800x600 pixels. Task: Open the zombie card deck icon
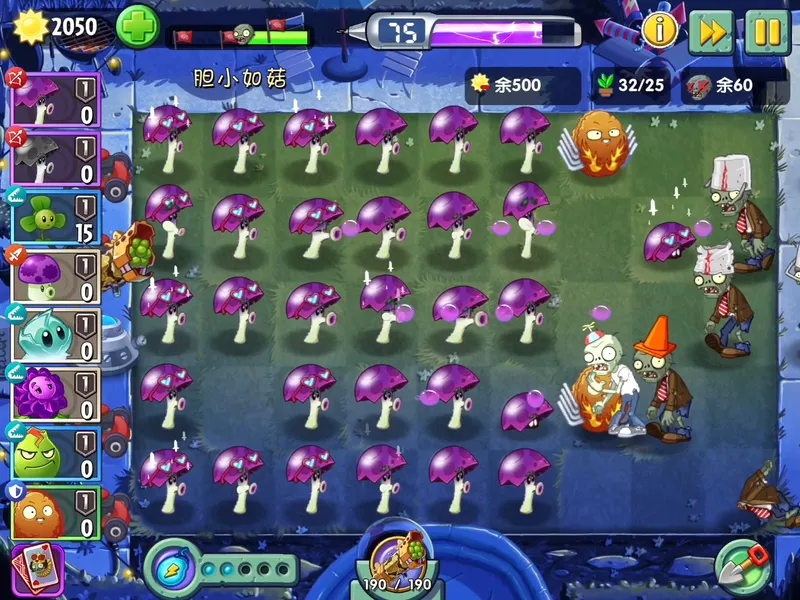(x=37, y=567)
